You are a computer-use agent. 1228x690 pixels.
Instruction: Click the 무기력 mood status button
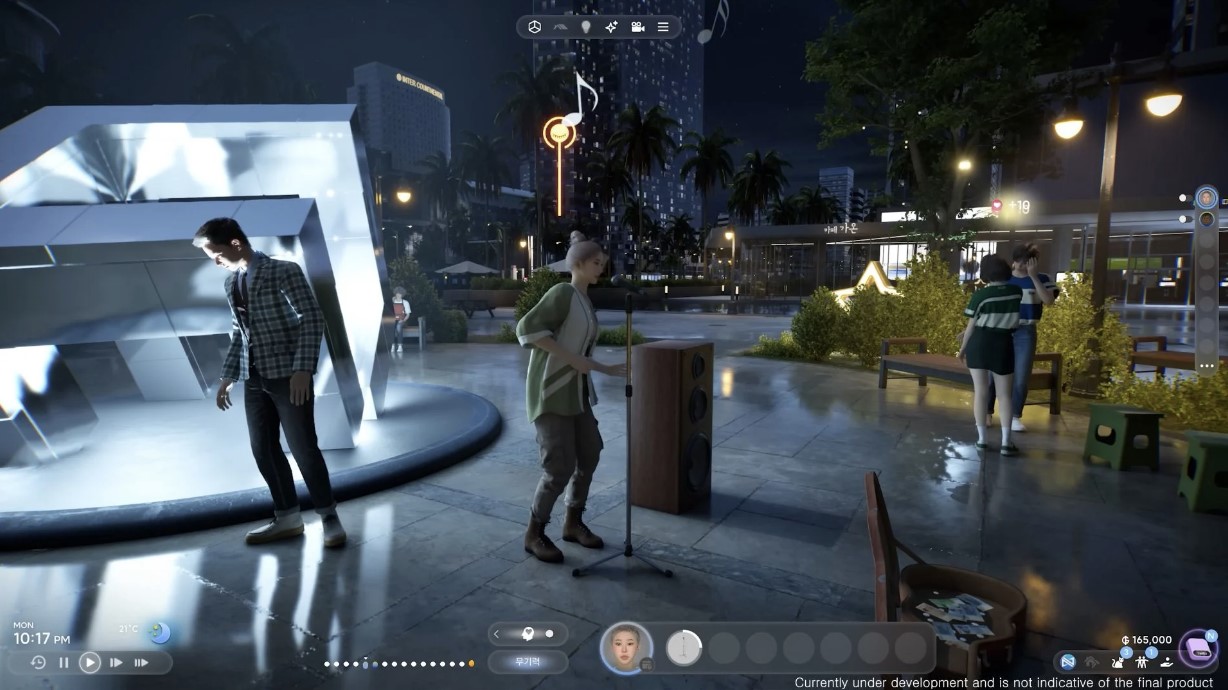coord(528,662)
